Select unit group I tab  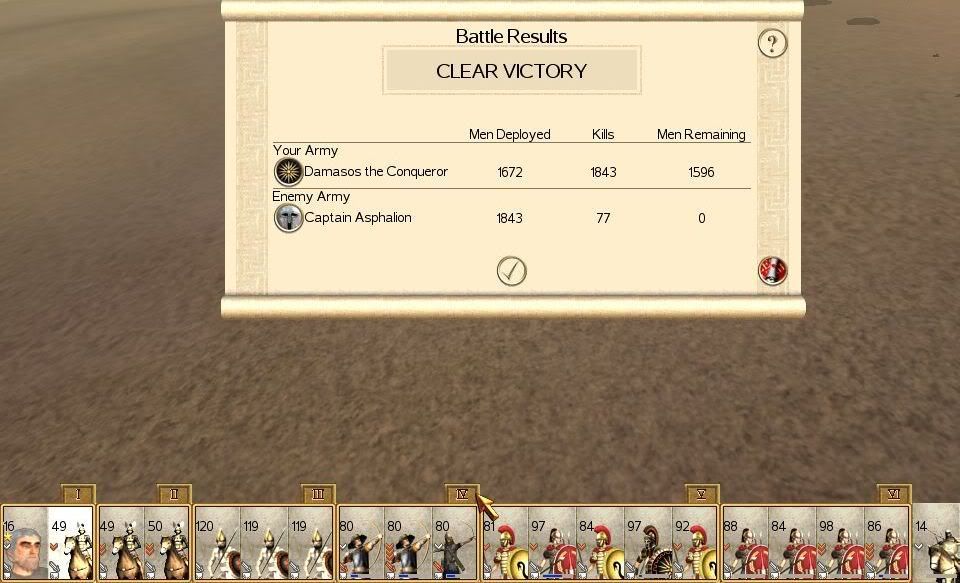(77, 494)
